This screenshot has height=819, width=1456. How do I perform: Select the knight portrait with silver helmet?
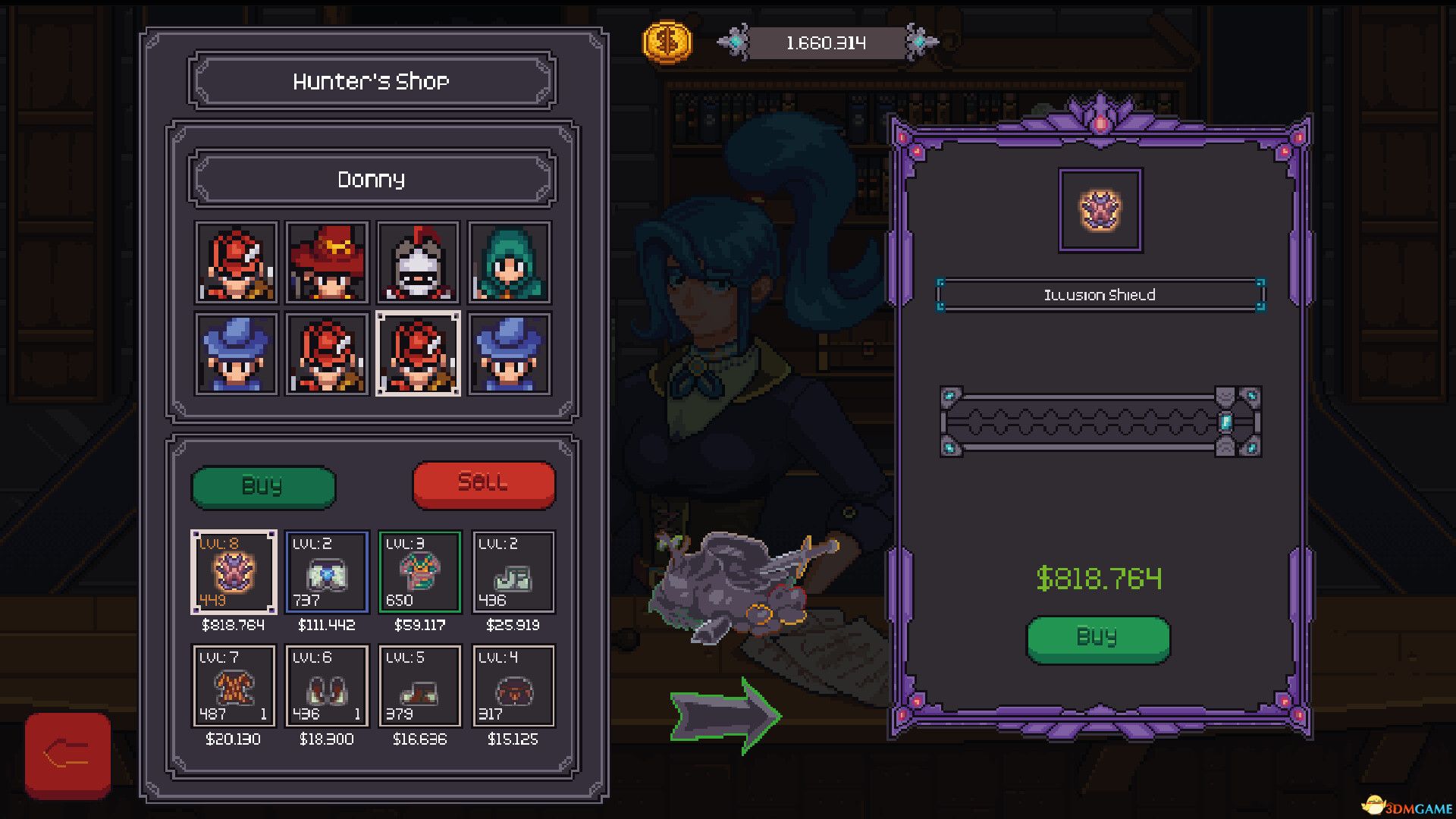pos(419,263)
